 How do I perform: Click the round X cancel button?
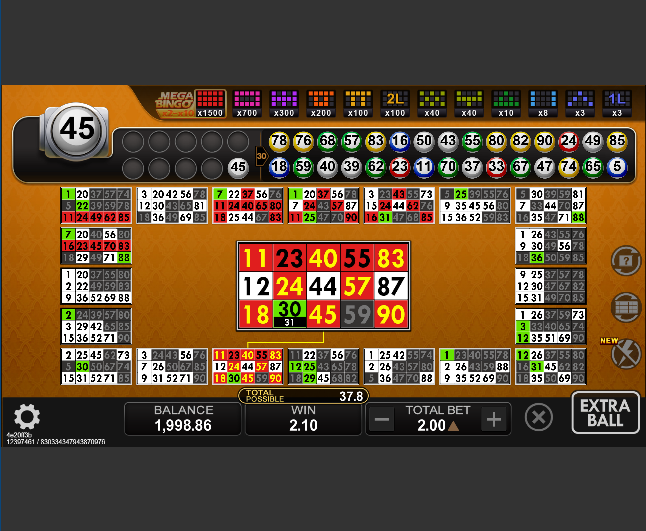pyautogui.click(x=538, y=417)
